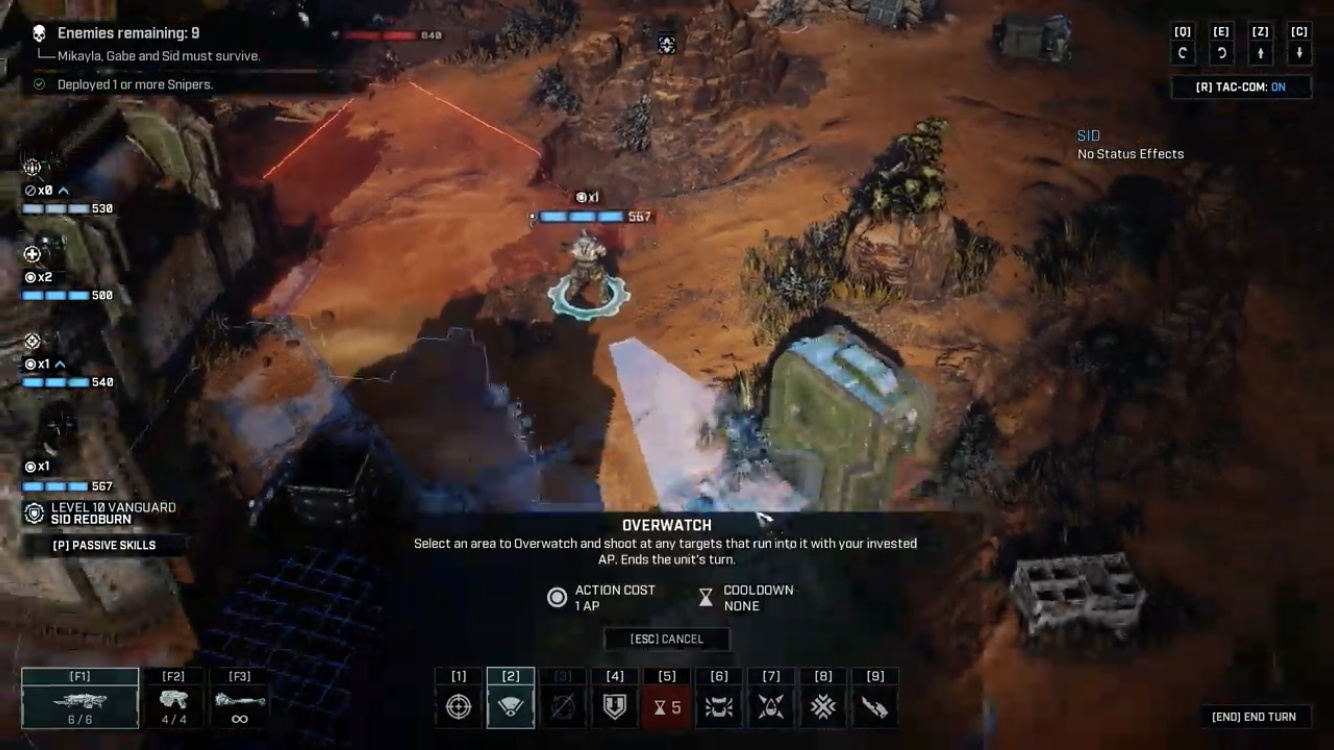Cancel the Overwatch action
The height and width of the screenshot is (750, 1334).
667,639
